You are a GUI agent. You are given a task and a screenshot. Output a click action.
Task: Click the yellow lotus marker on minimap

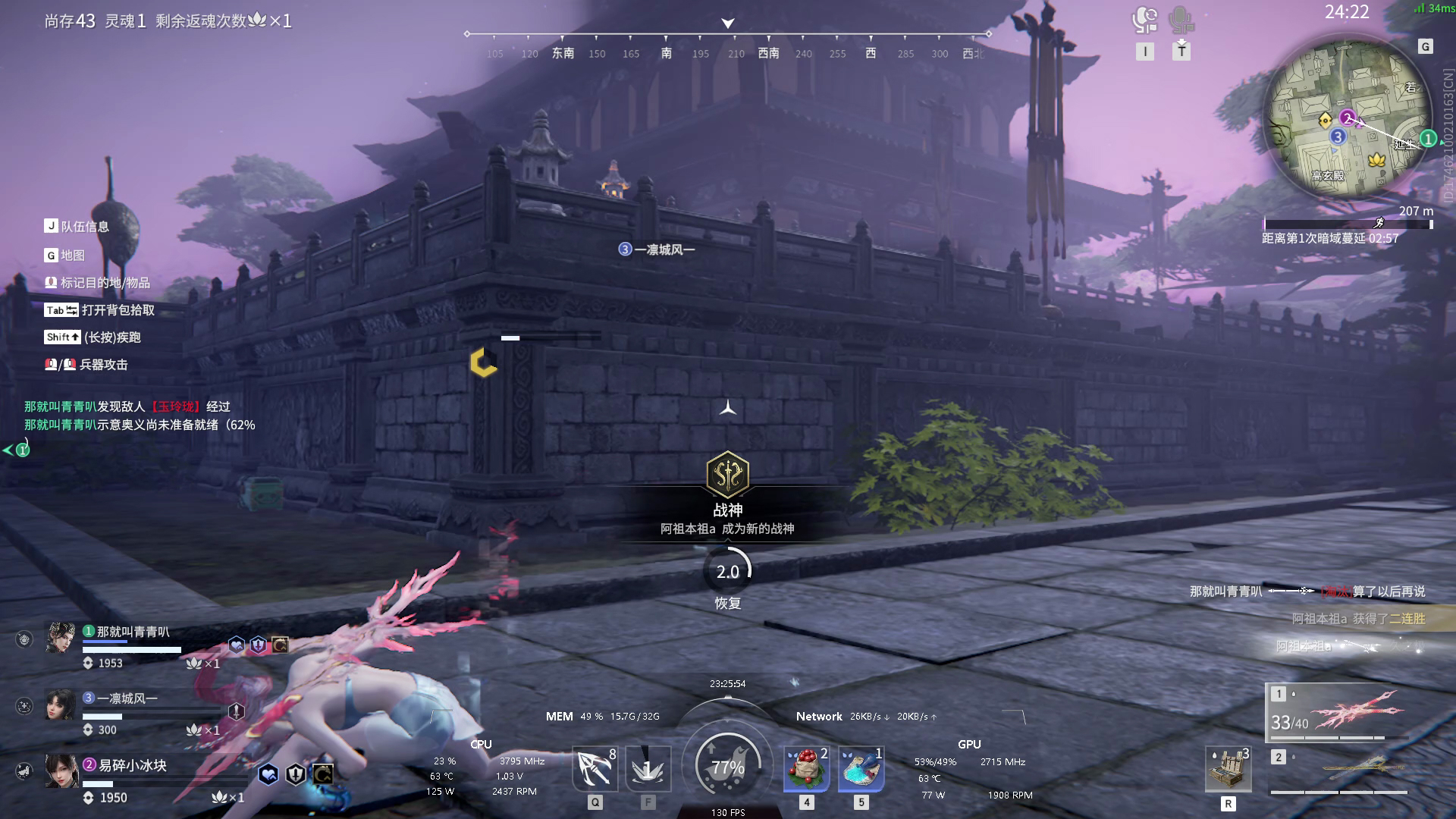click(1376, 159)
